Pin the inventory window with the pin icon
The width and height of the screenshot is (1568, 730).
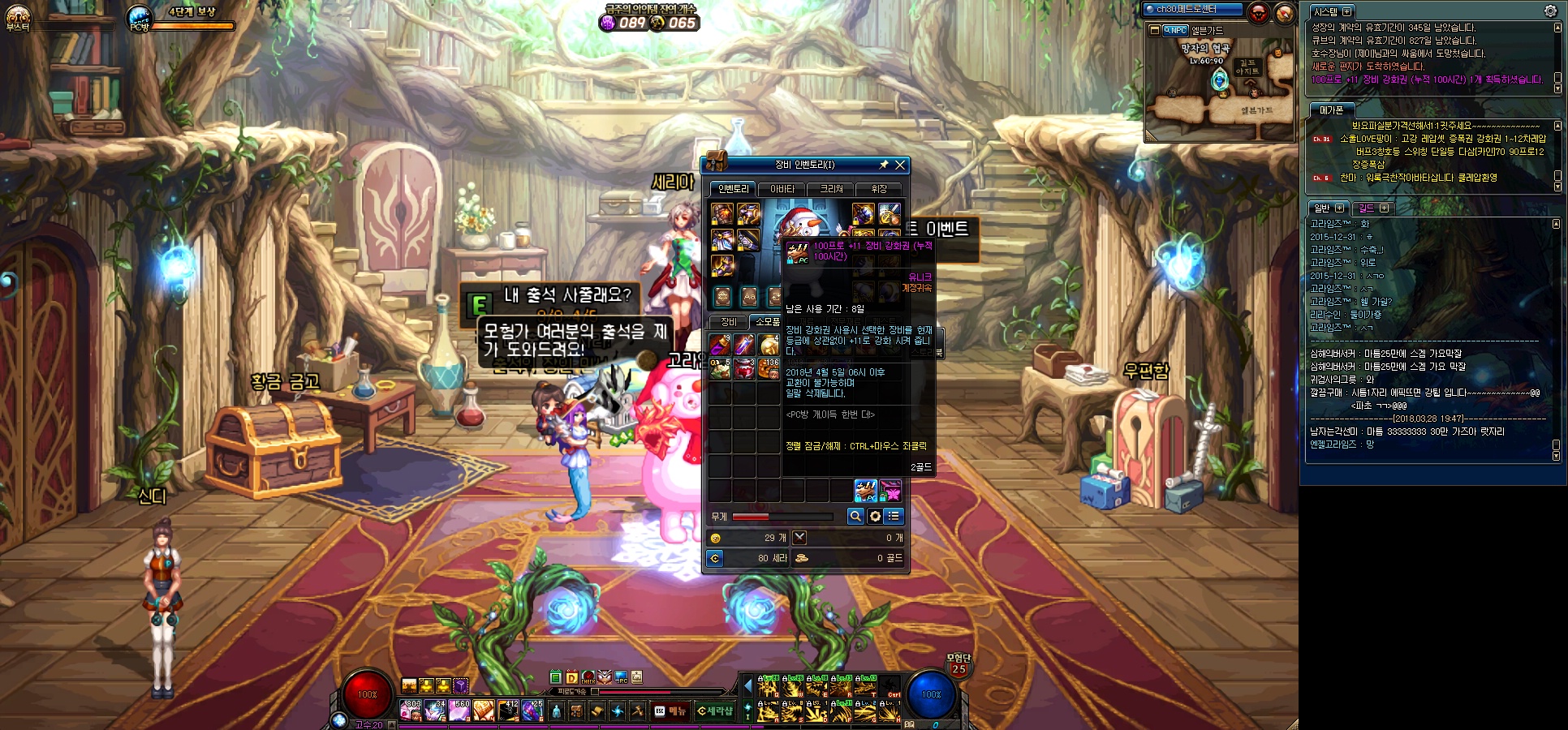(884, 165)
